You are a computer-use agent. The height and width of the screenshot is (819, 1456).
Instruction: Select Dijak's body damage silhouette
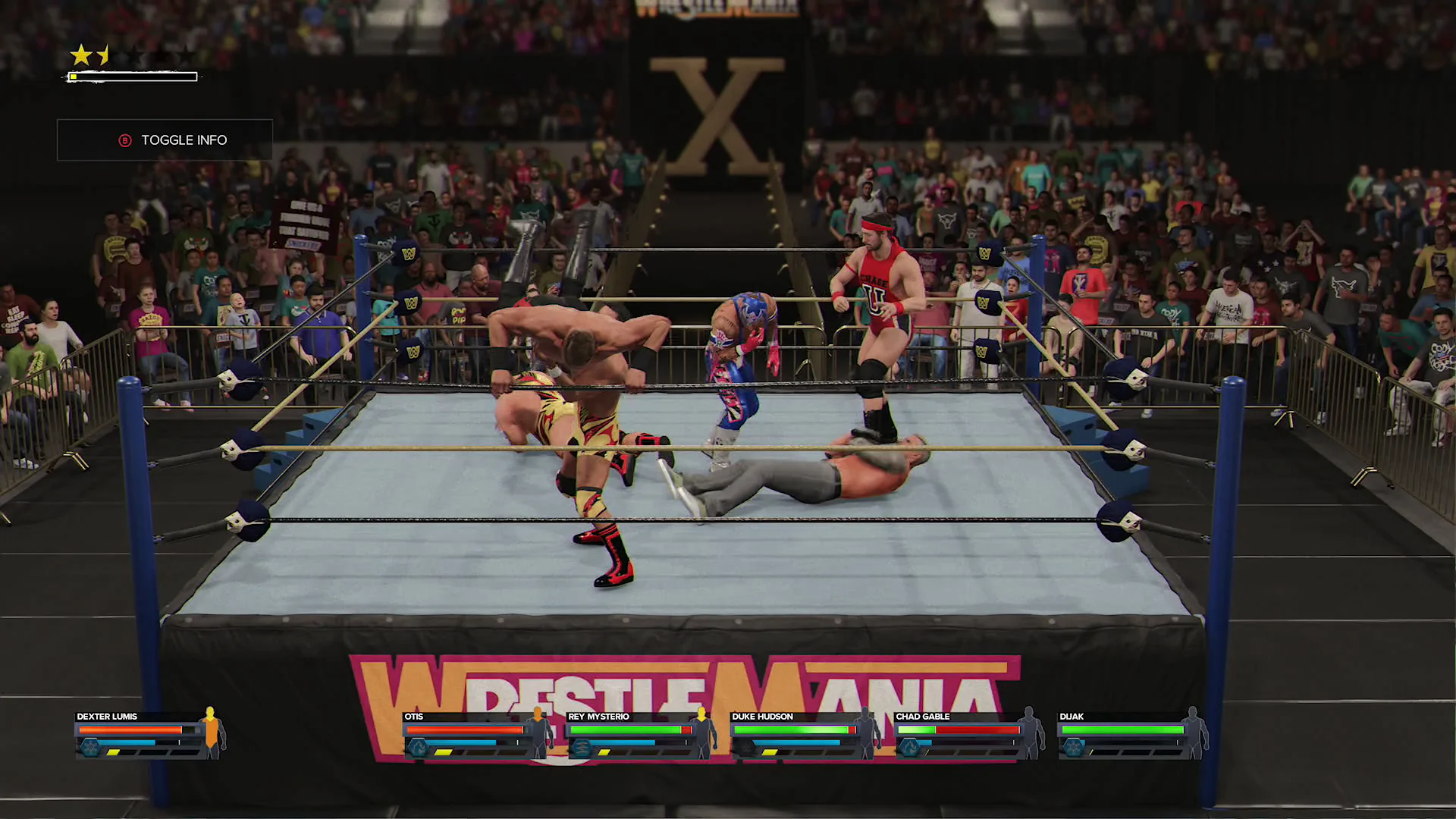click(x=1193, y=733)
